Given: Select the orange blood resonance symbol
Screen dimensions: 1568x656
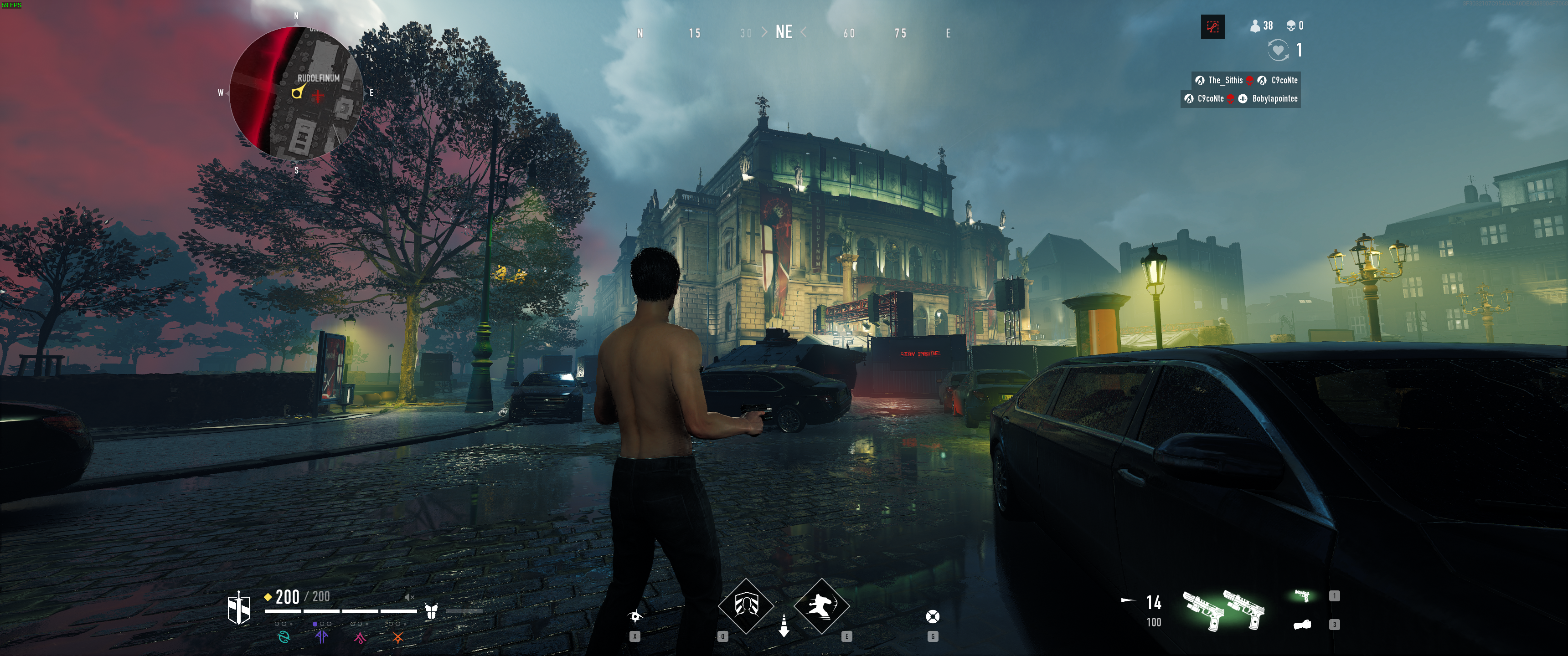Looking at the screenshot, I should click(x=397, y=637).
